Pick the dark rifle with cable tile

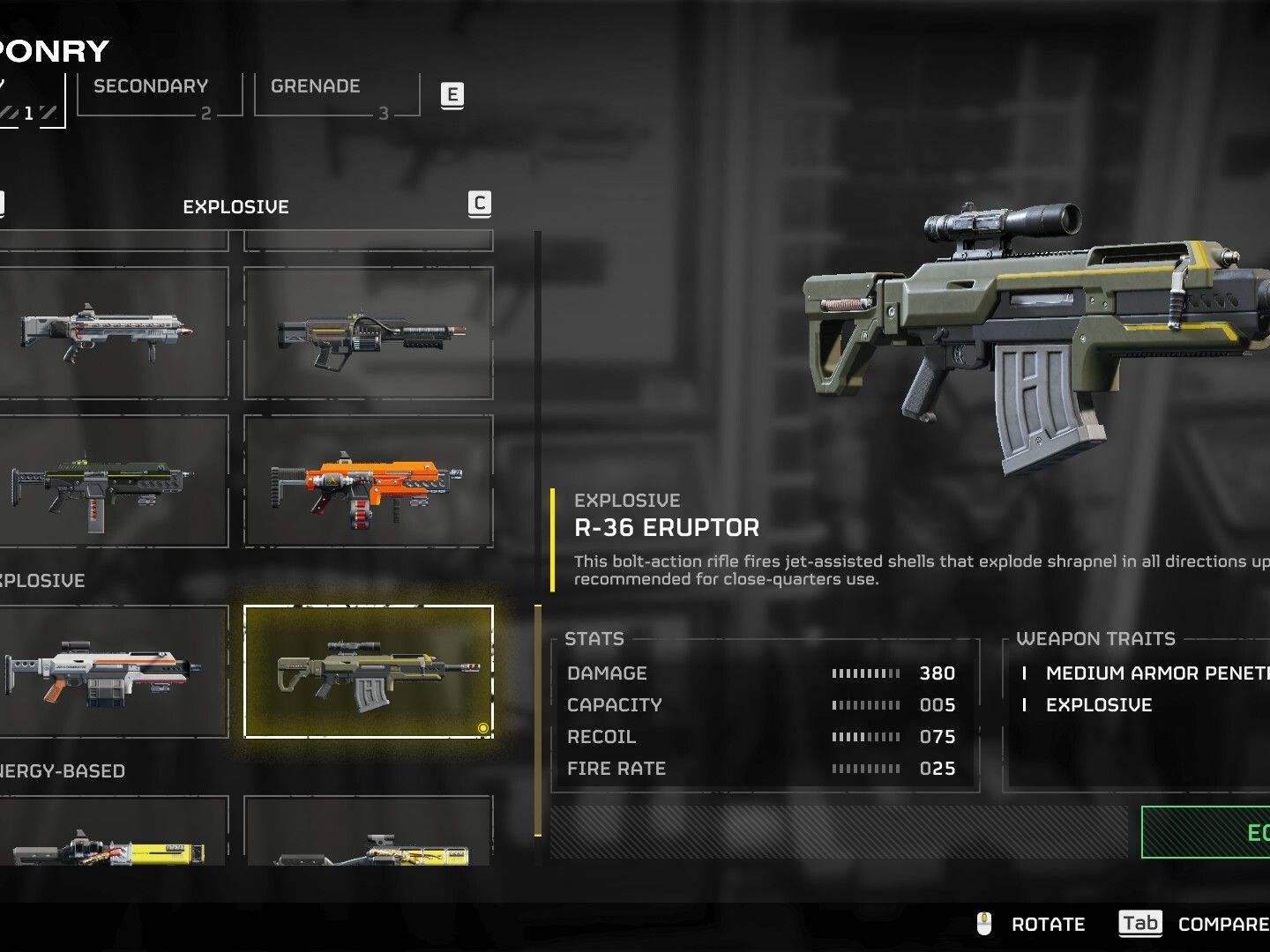click(368, 333)
